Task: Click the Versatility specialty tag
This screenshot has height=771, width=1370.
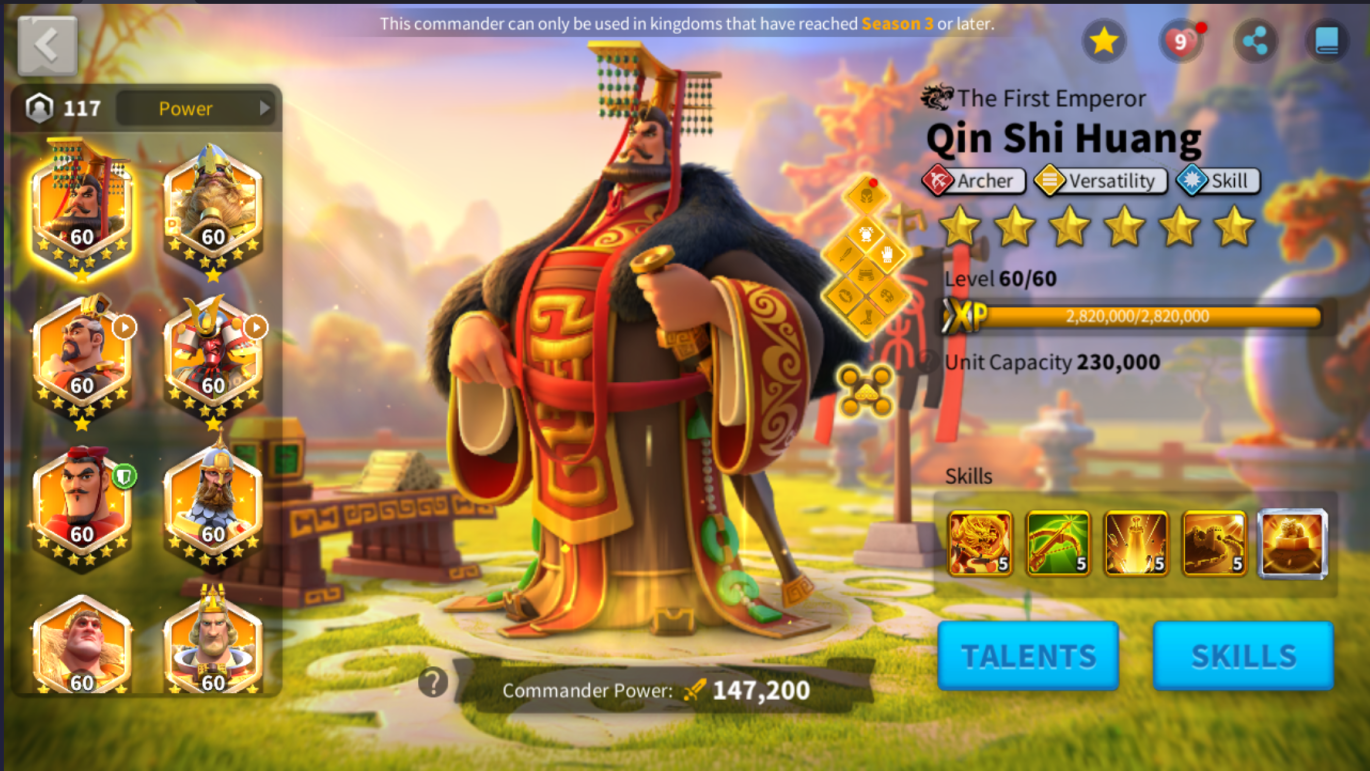Action: click(x=1100, y=181)
